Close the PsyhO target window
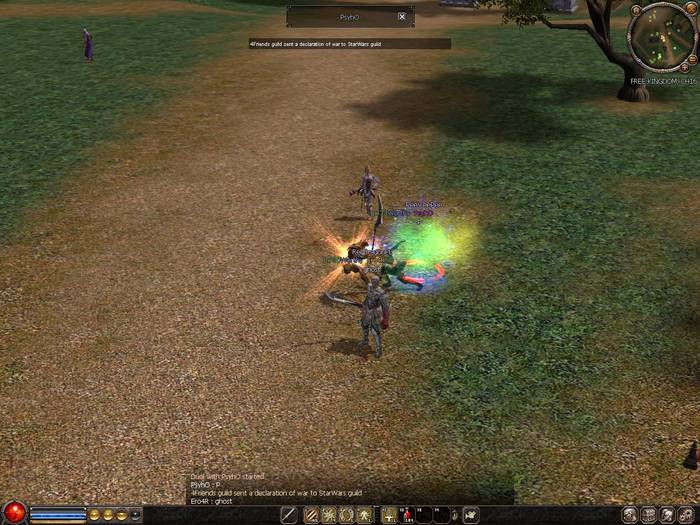The image size is (700, 525). click(x=402, y=17)
